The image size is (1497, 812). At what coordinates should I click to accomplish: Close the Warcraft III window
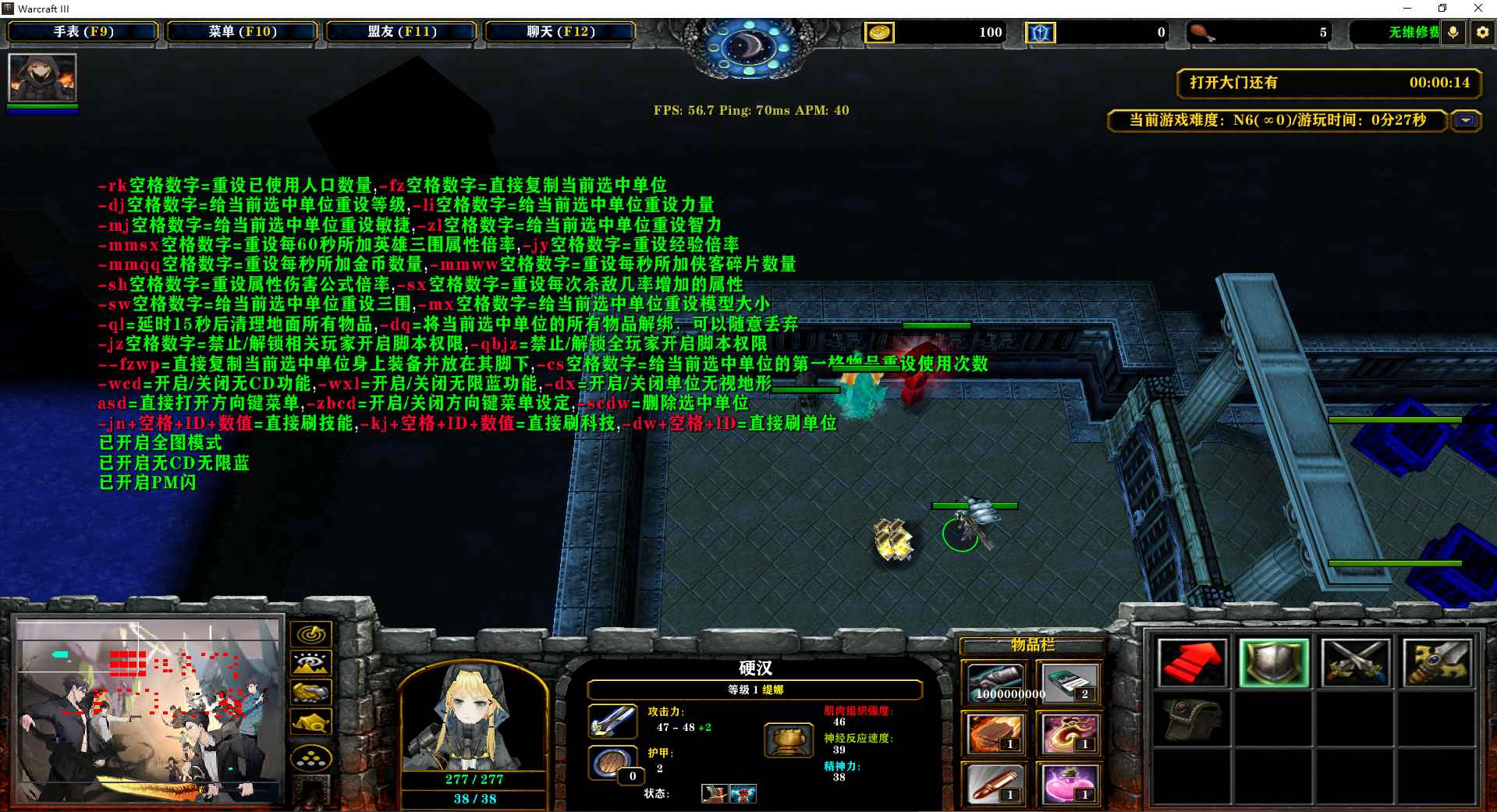pyautogui.click(x=1477, y=9)
